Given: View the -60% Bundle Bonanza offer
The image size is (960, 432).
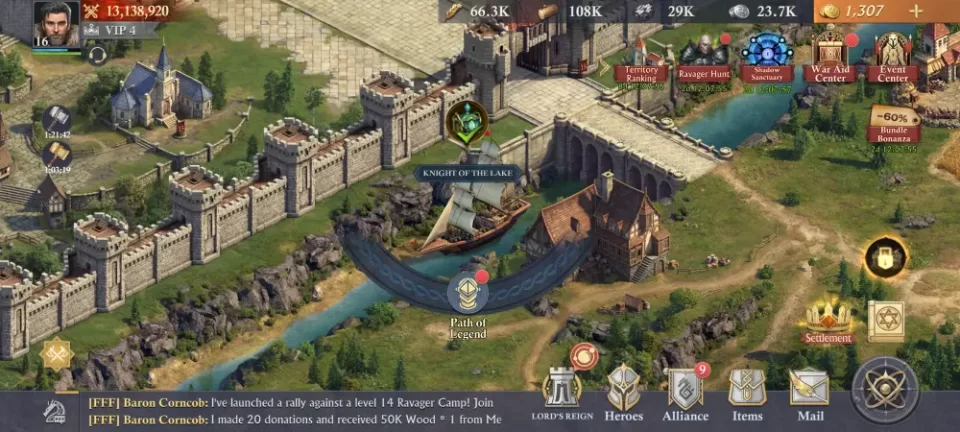Looking at the screenshot, I should coord(894,126).
